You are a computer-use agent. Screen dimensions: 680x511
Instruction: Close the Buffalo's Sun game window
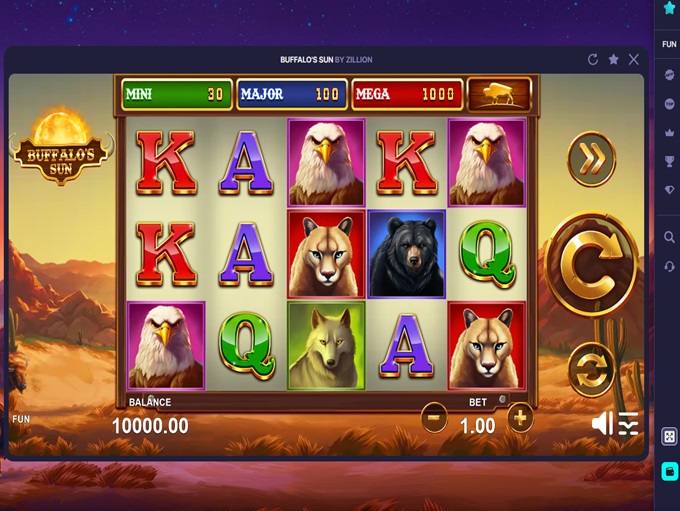[634, 60]
